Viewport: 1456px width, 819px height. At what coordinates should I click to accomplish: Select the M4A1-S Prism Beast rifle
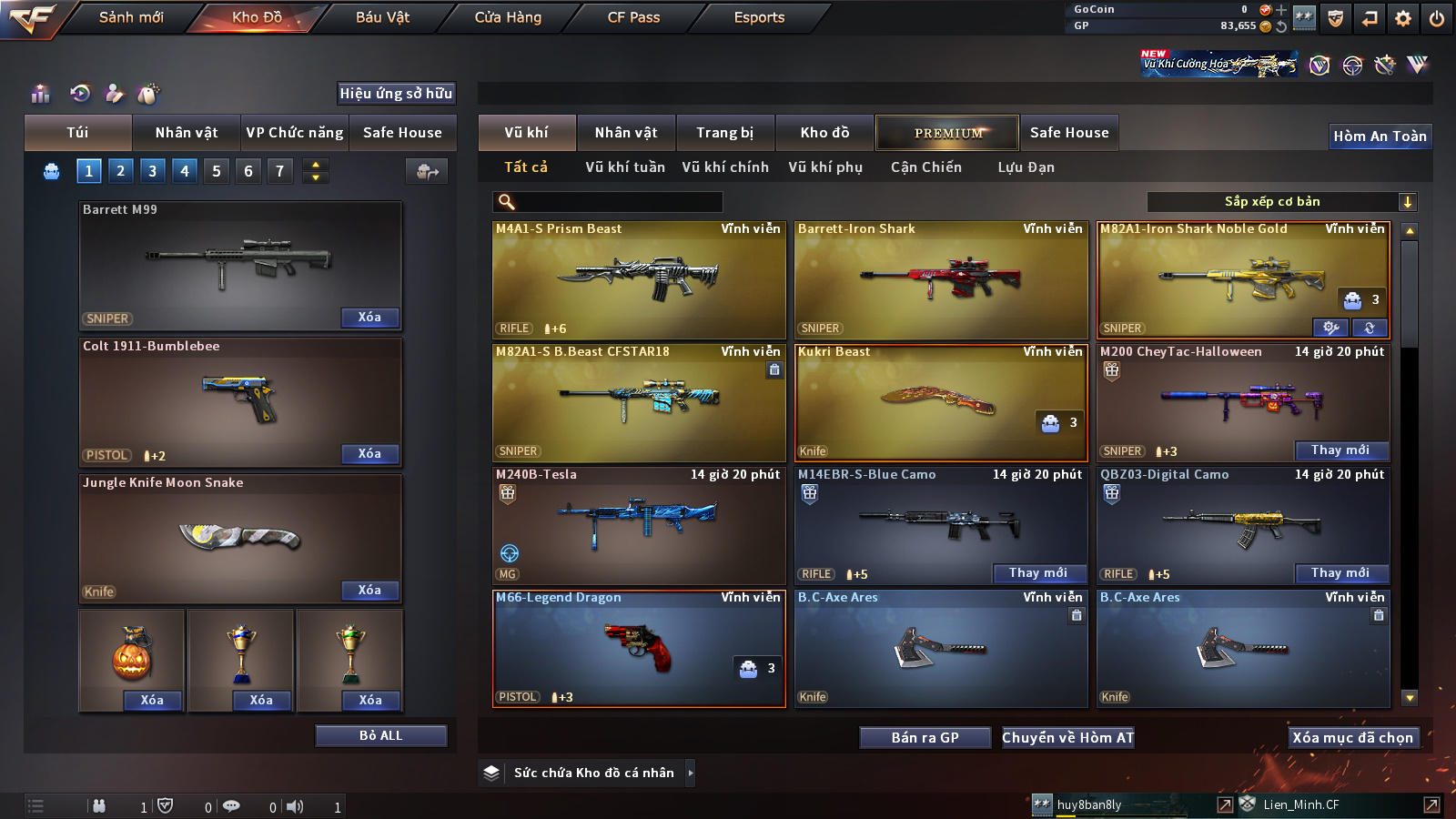[x=639, y=280]
